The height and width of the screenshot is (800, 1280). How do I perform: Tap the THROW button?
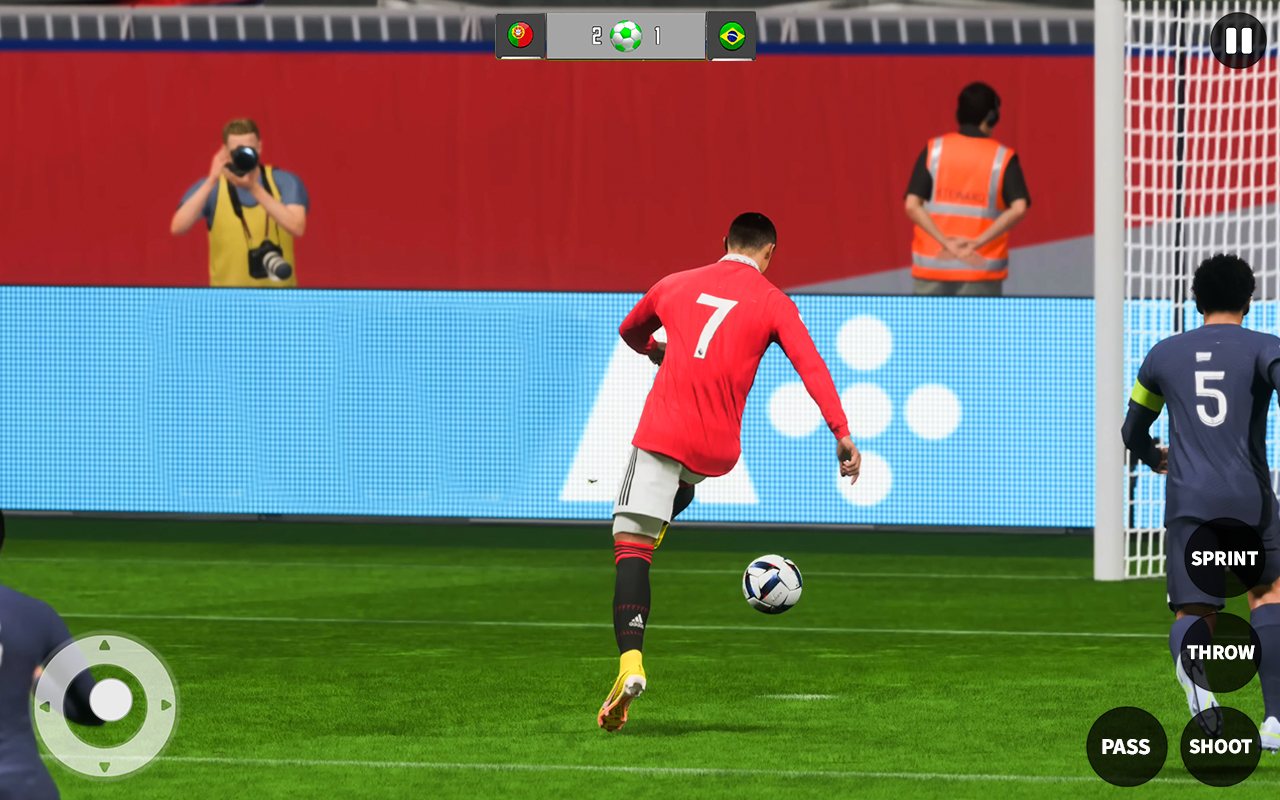coord(1221,652)
